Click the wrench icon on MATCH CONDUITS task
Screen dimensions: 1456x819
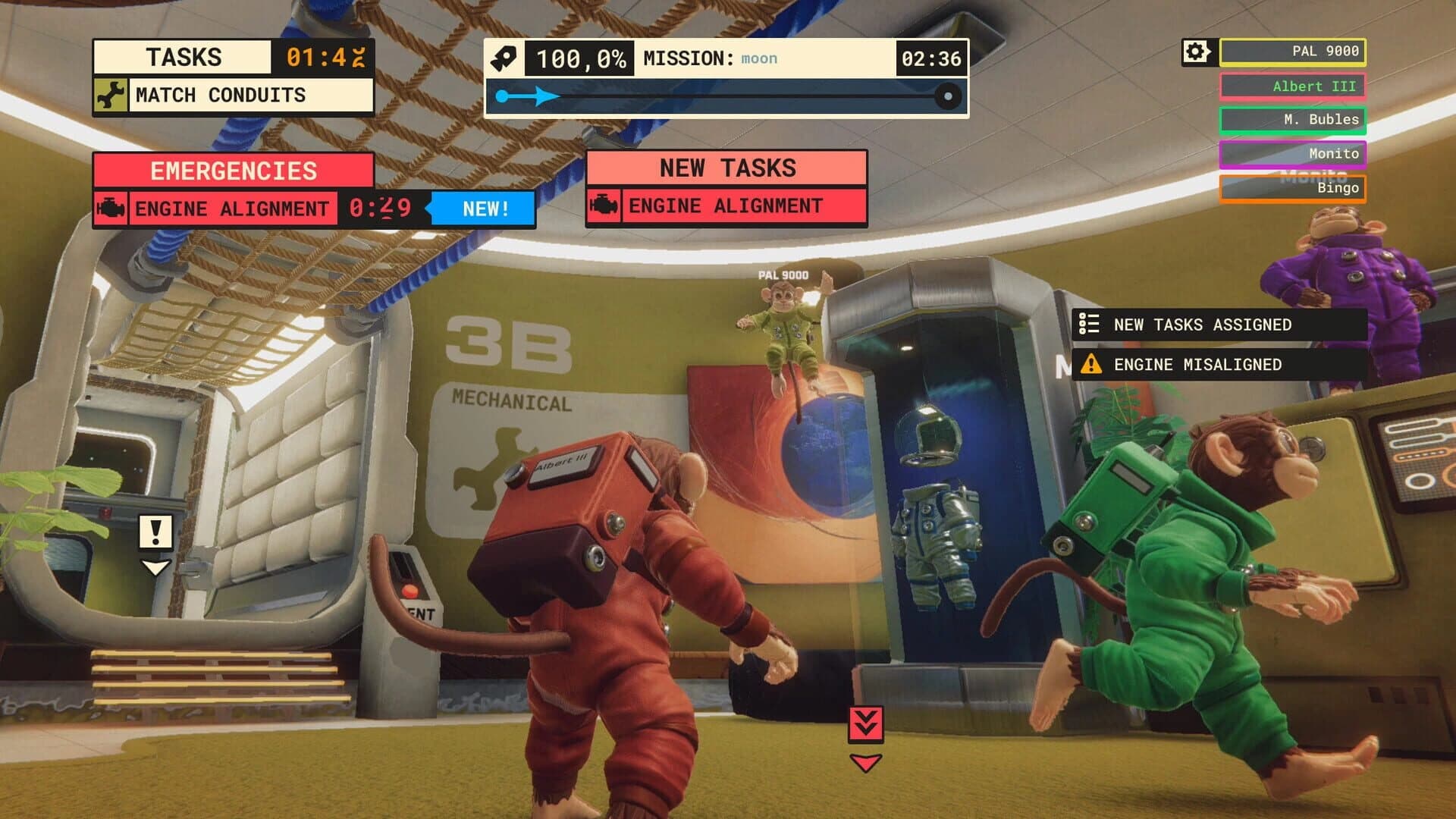[x=112, y=95]
